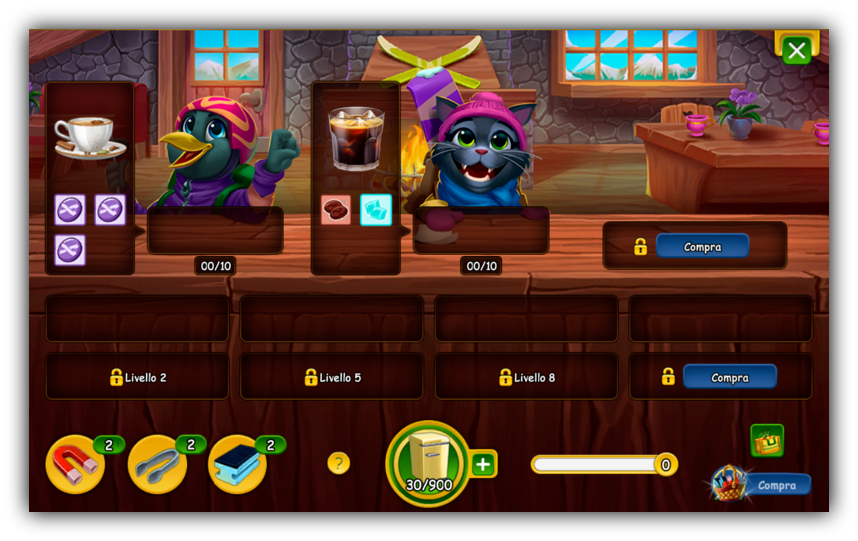Open the green crate icon
Screen dimensions: 858x541
tap(767, 440)
